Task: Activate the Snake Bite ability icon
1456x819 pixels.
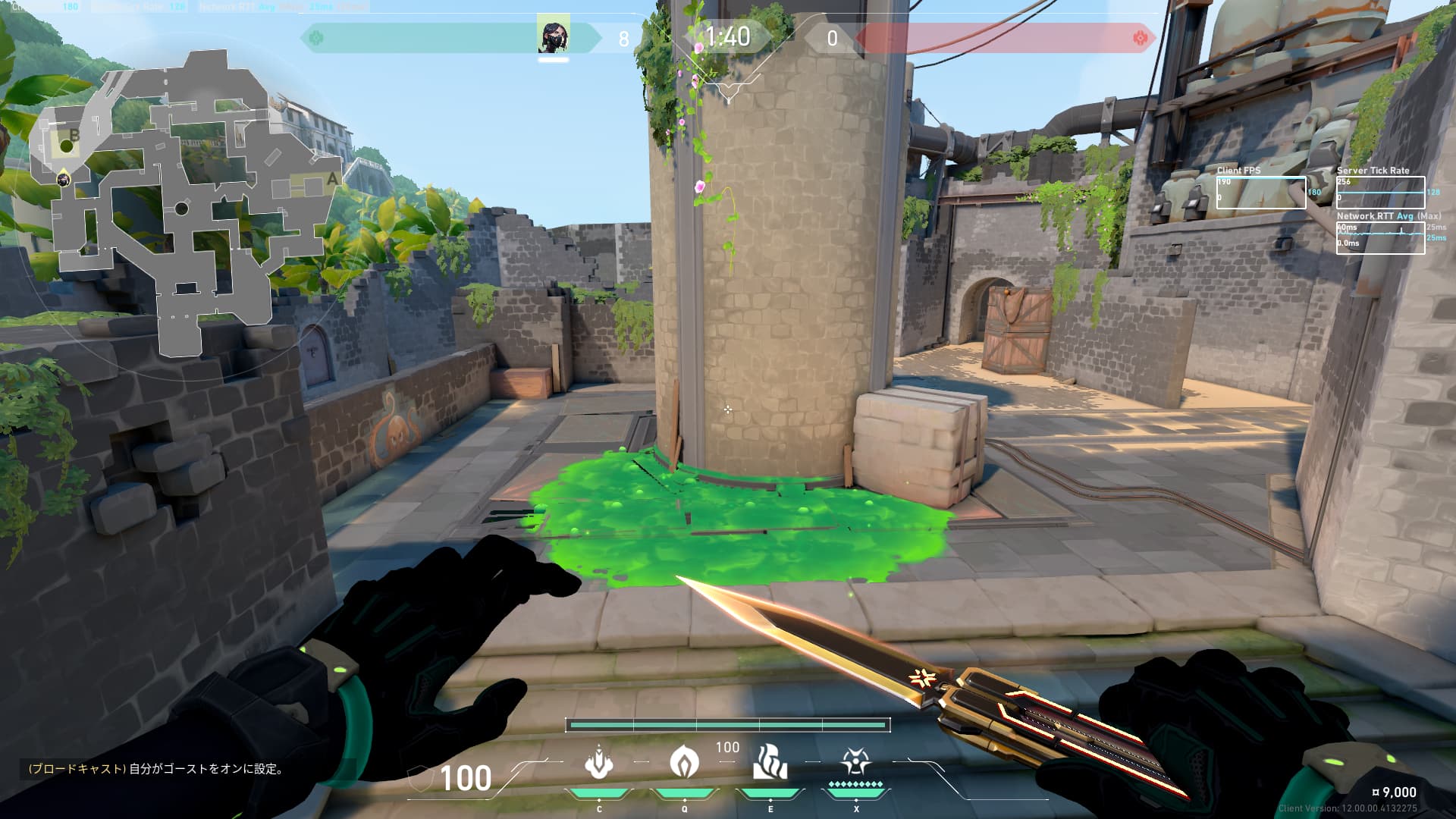Action: tap(599, 762)
